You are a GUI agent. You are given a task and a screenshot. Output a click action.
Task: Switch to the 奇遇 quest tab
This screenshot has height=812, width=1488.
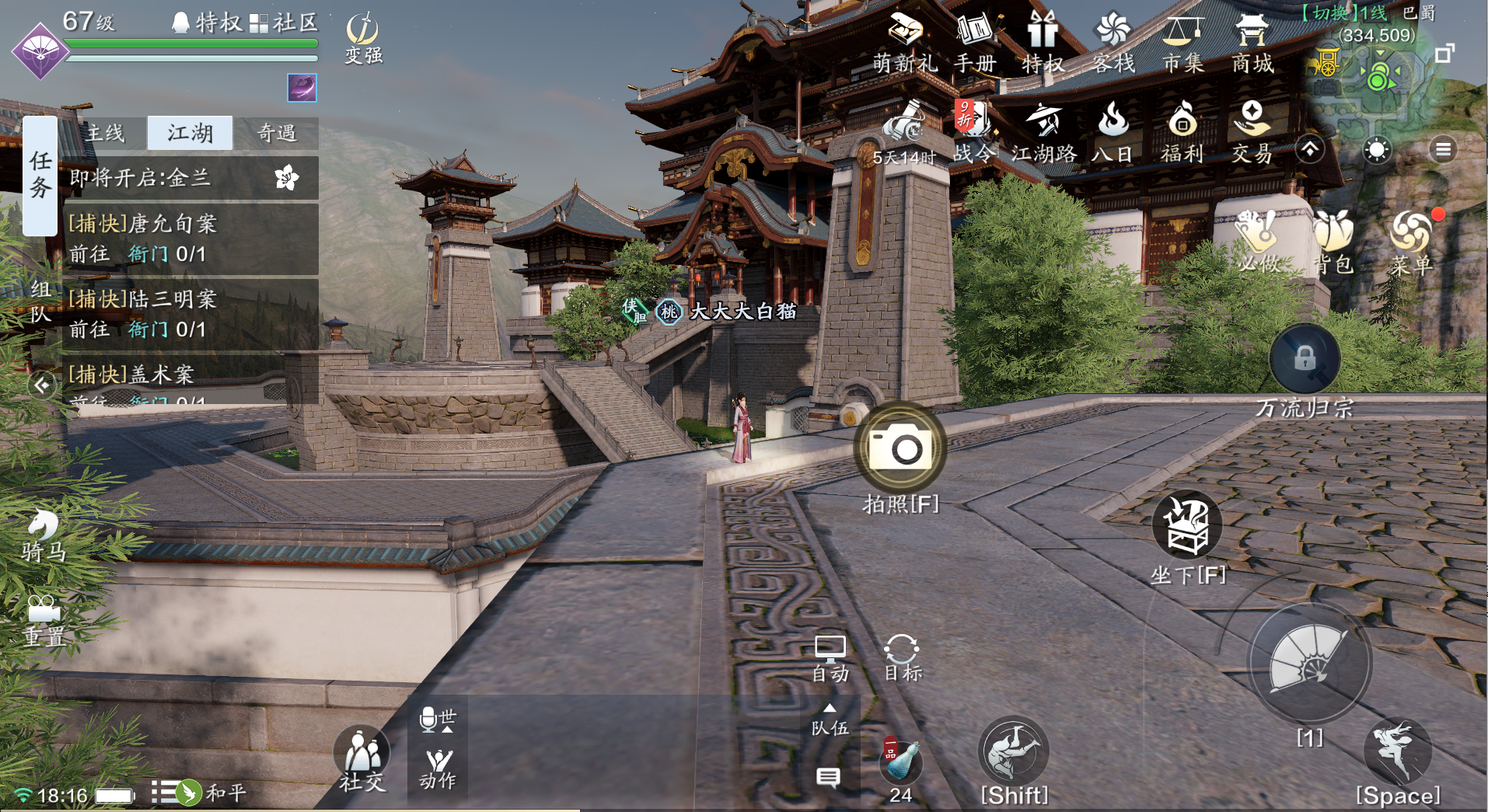[277, 134]
